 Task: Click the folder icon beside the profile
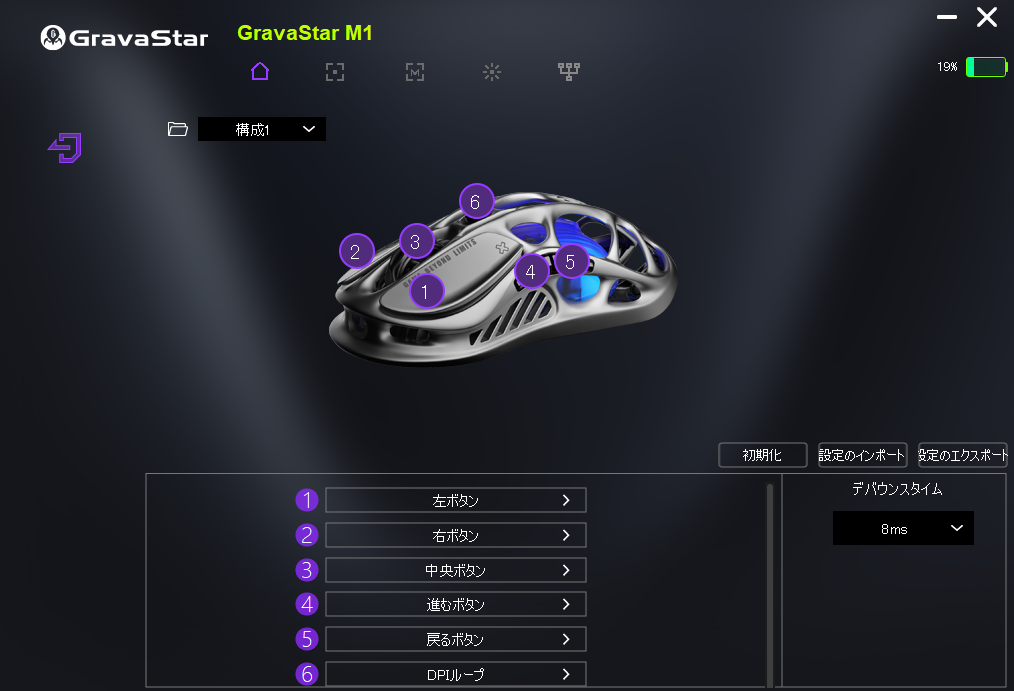178,129
